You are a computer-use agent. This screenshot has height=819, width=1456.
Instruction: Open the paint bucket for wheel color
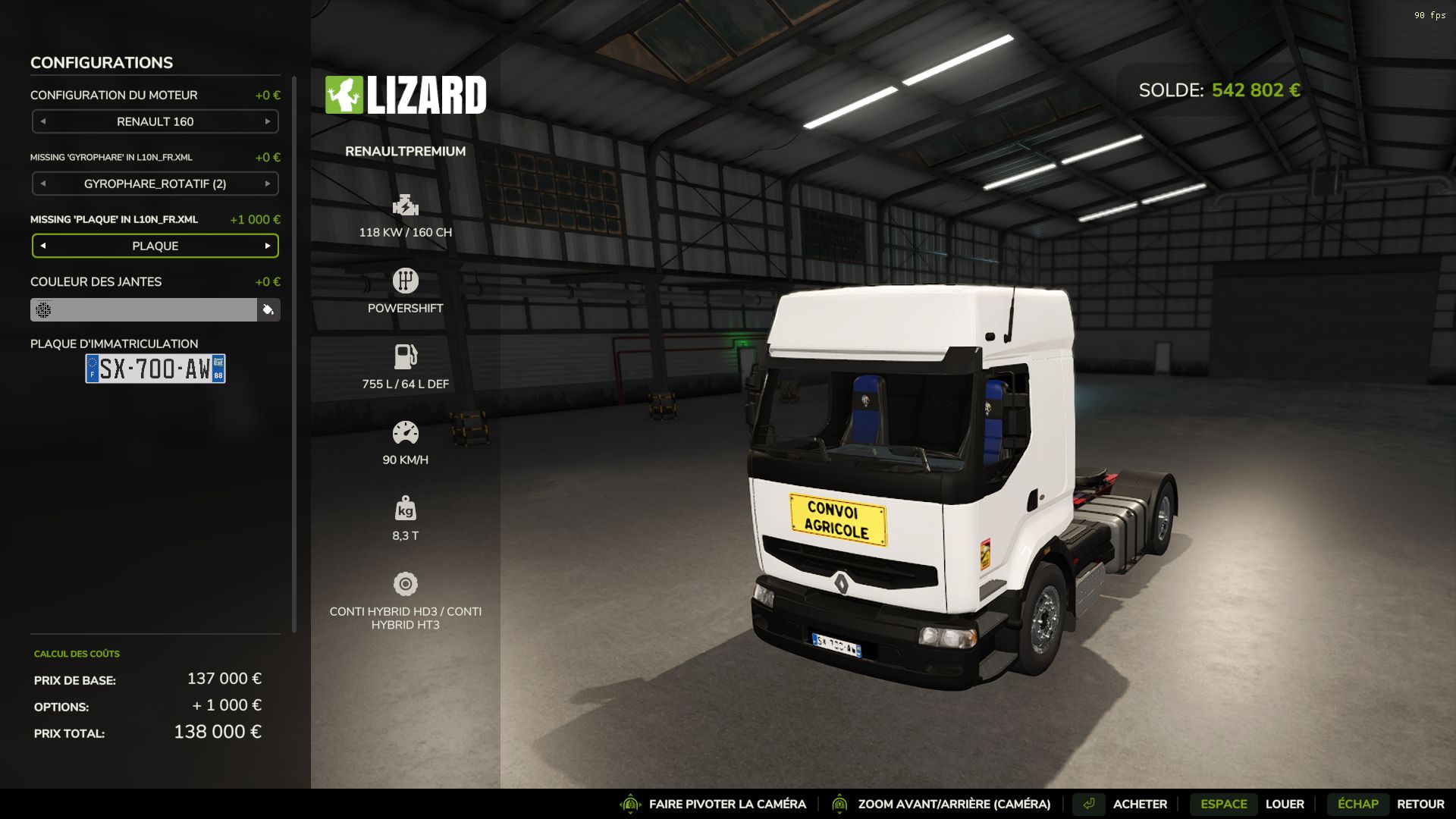tap(268, 310)
